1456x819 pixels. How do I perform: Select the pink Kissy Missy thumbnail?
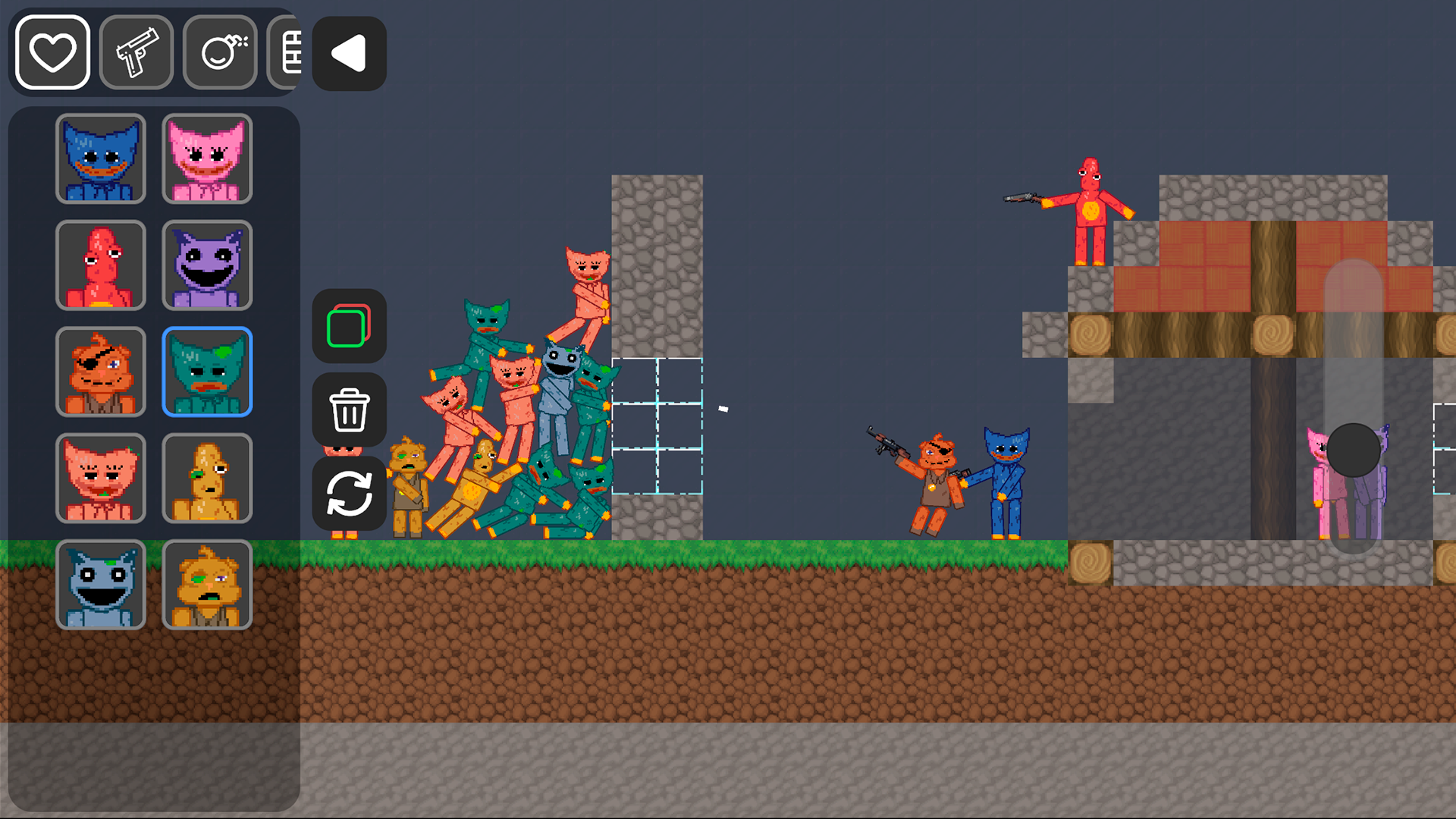click(207, 159)
